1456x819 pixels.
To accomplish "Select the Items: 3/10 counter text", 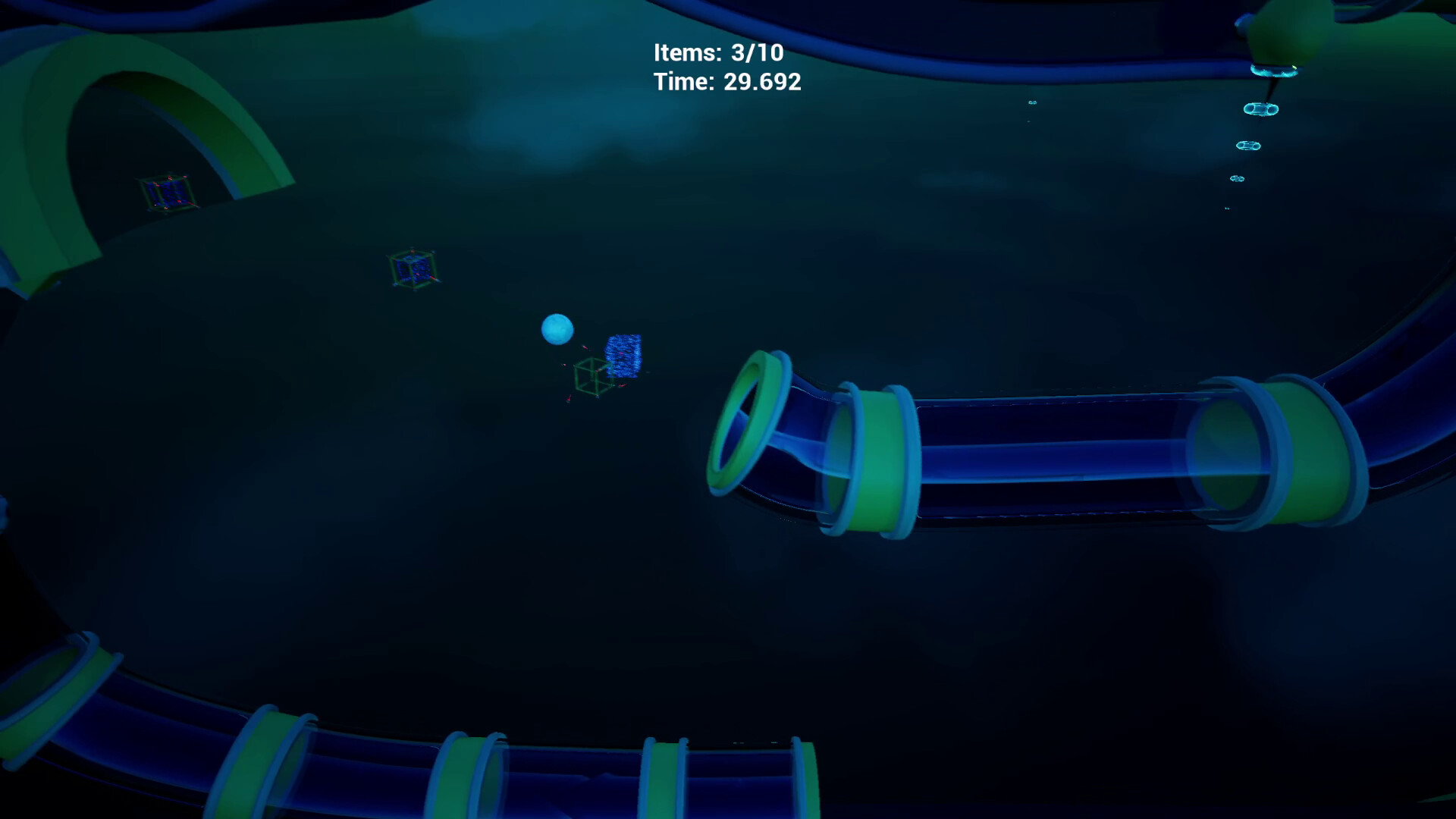I will (x=719, y=53).
